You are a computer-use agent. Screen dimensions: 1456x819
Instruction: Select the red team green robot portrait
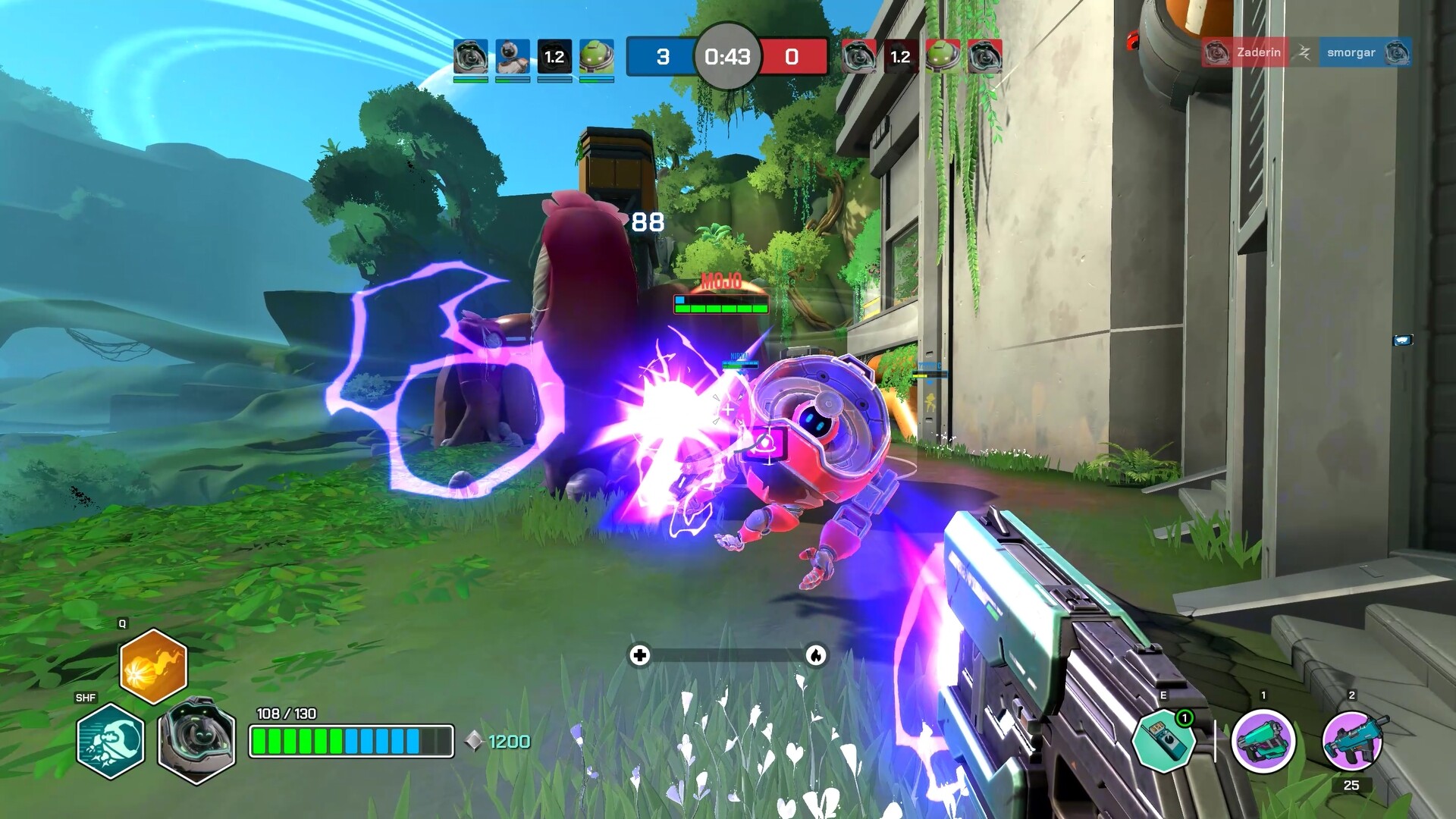pos(942,56)
